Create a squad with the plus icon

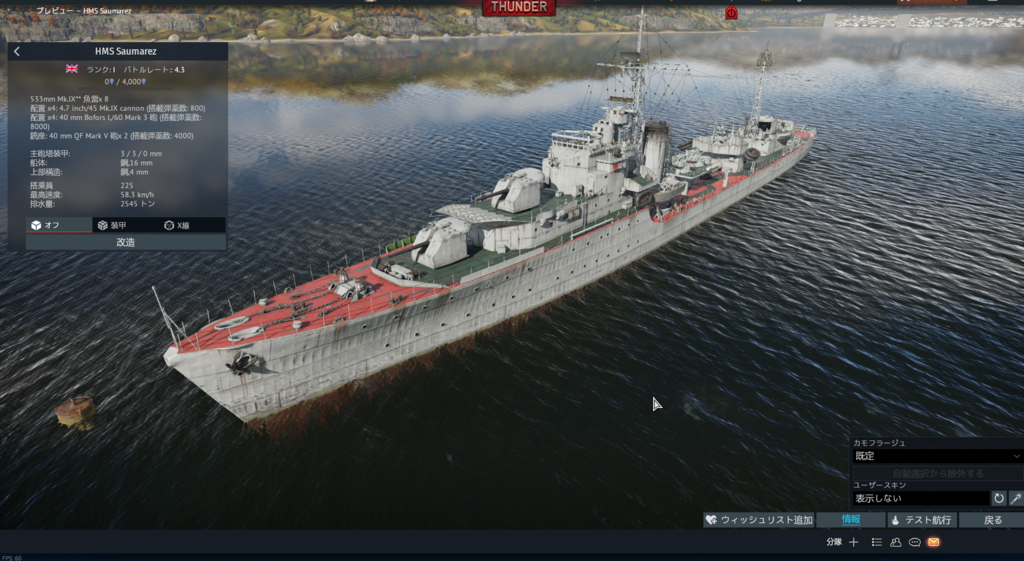click(853, 542)
